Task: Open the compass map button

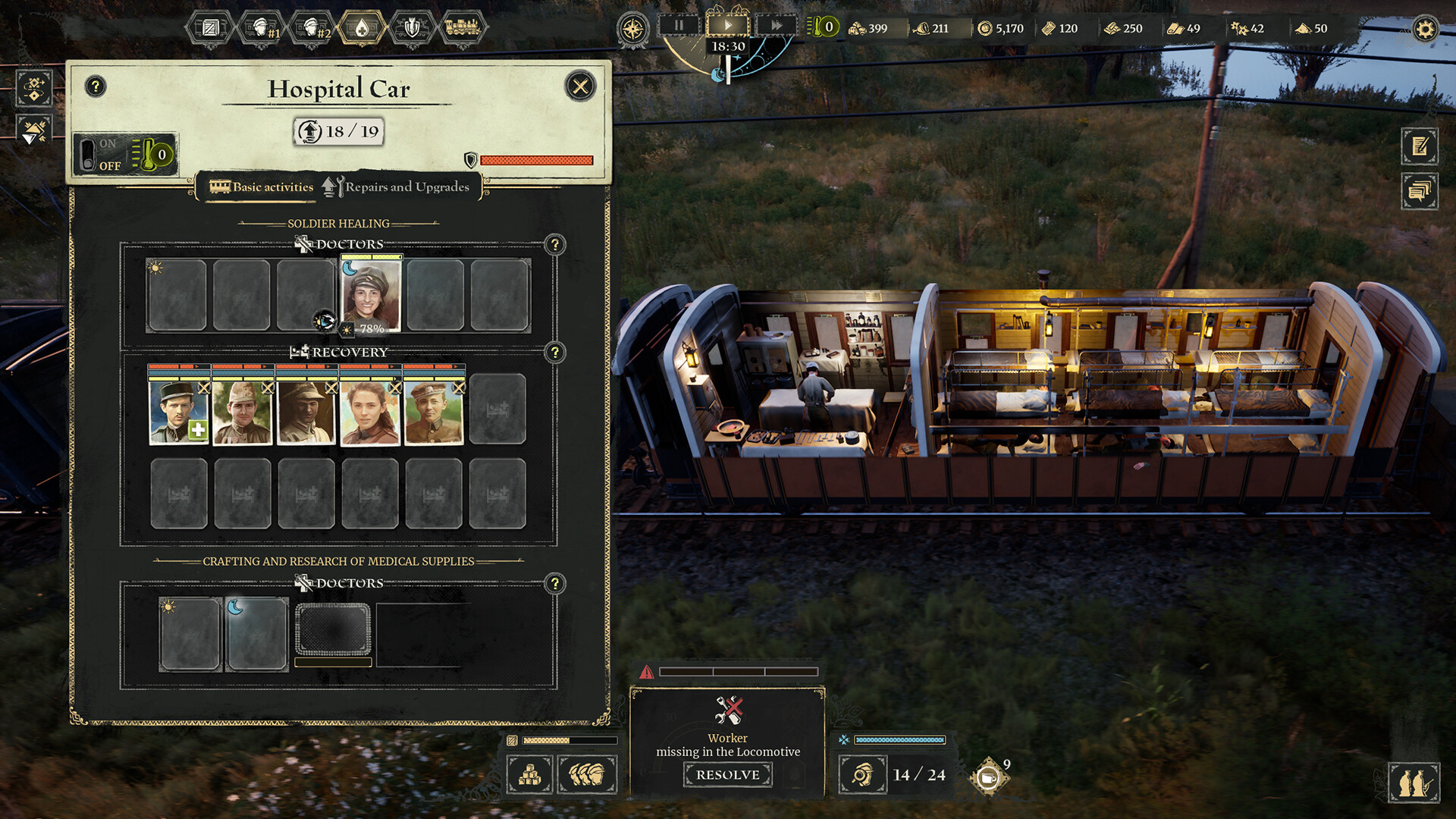Action: 632,30
